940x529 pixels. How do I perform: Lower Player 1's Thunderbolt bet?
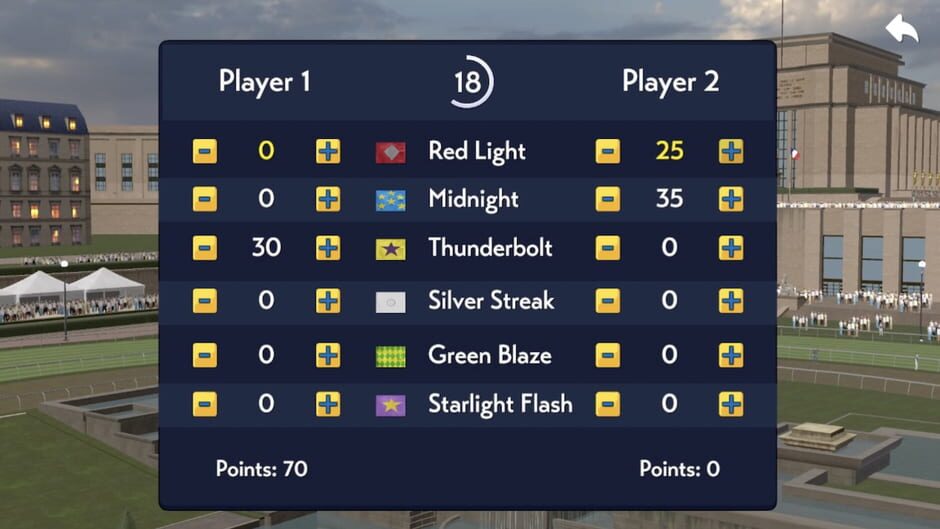click(x=205, y=248)
